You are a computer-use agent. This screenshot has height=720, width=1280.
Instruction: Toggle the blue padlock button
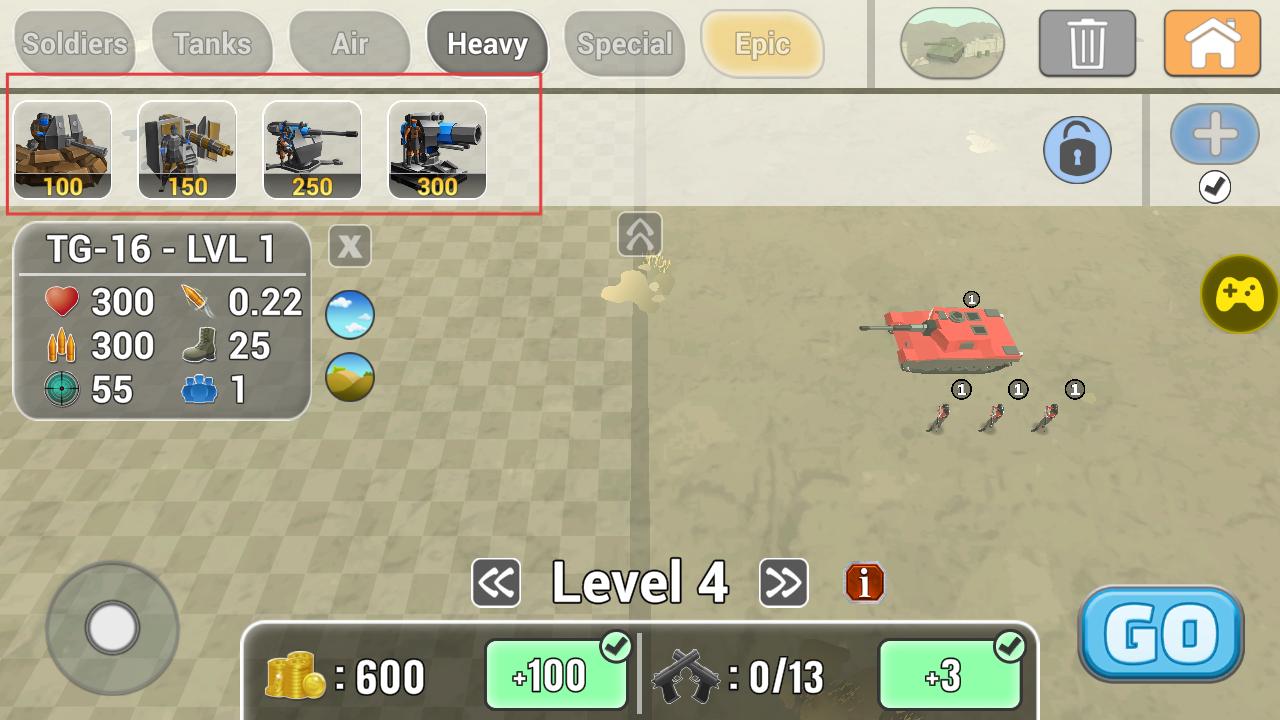coord(1077,150)
